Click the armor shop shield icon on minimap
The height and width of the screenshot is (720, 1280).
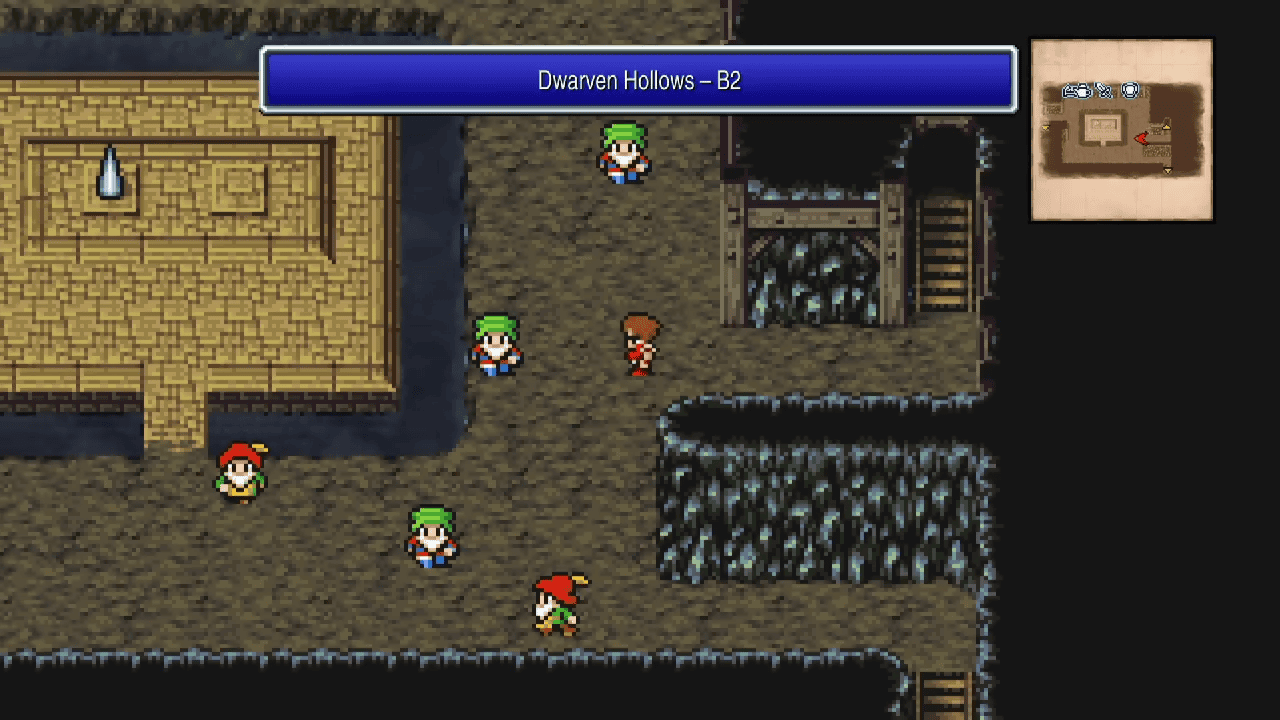[1130, 89]
